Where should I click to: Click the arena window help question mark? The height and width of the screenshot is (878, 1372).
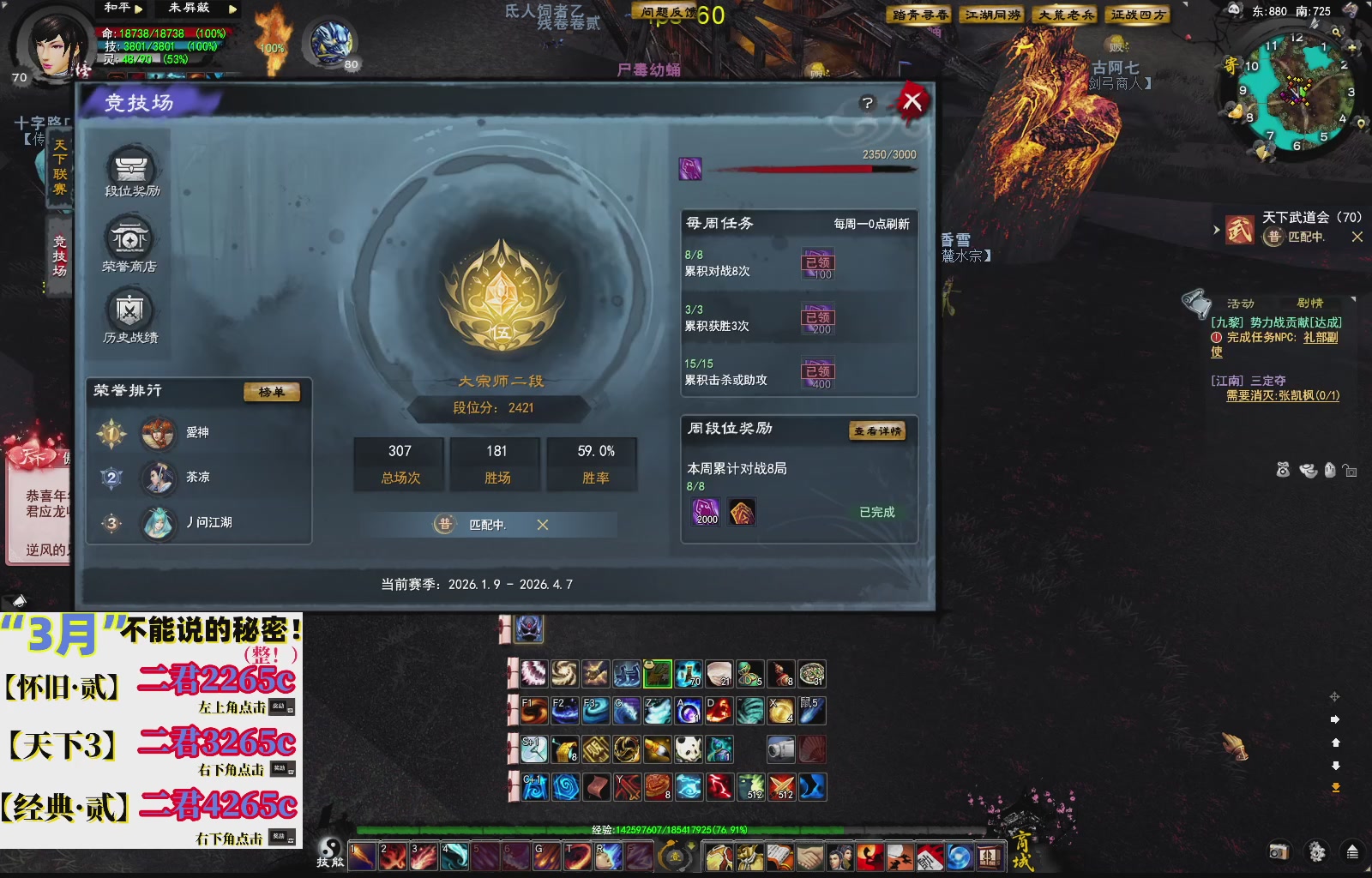(869, 102)
